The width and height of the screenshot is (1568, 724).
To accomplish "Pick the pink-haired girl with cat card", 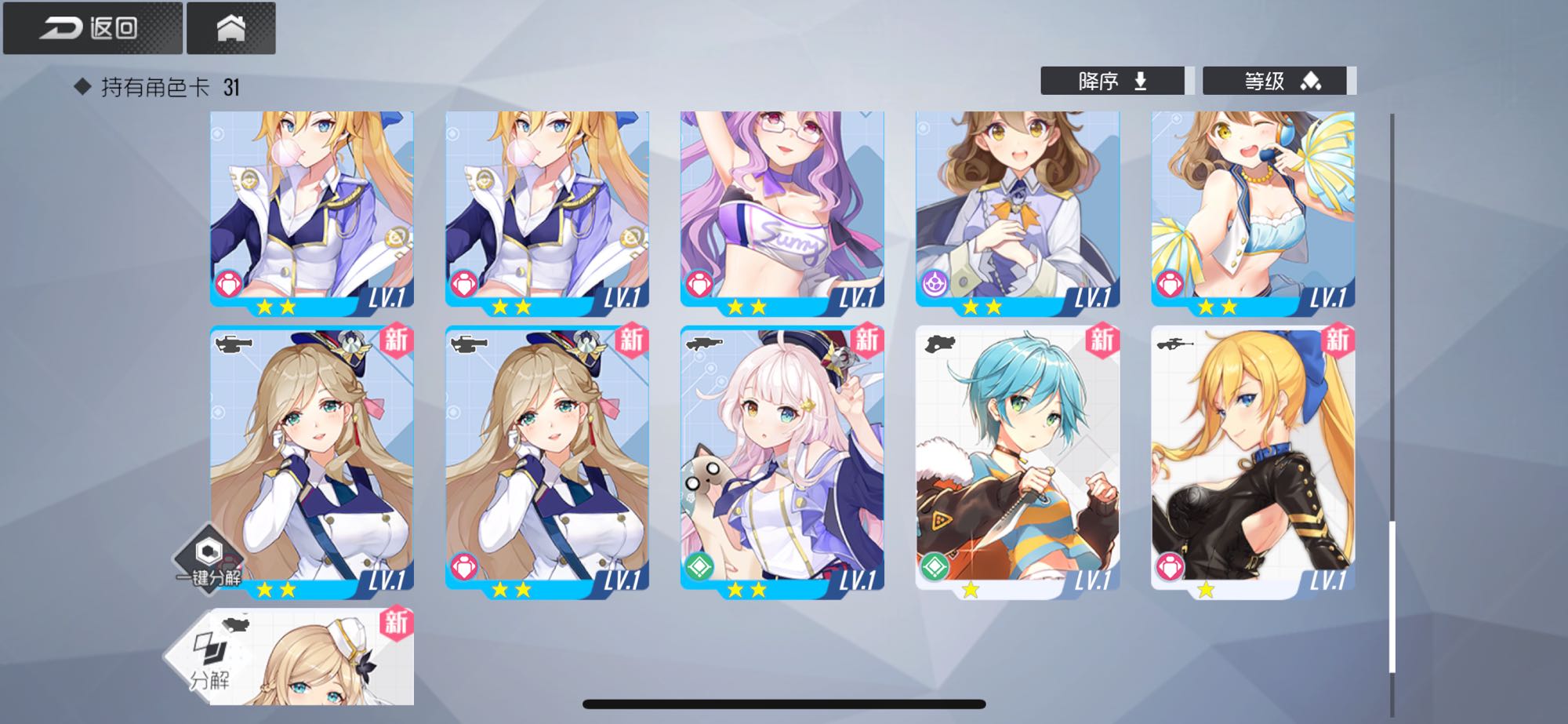I will pyautogui.click(x=782, y=459).
